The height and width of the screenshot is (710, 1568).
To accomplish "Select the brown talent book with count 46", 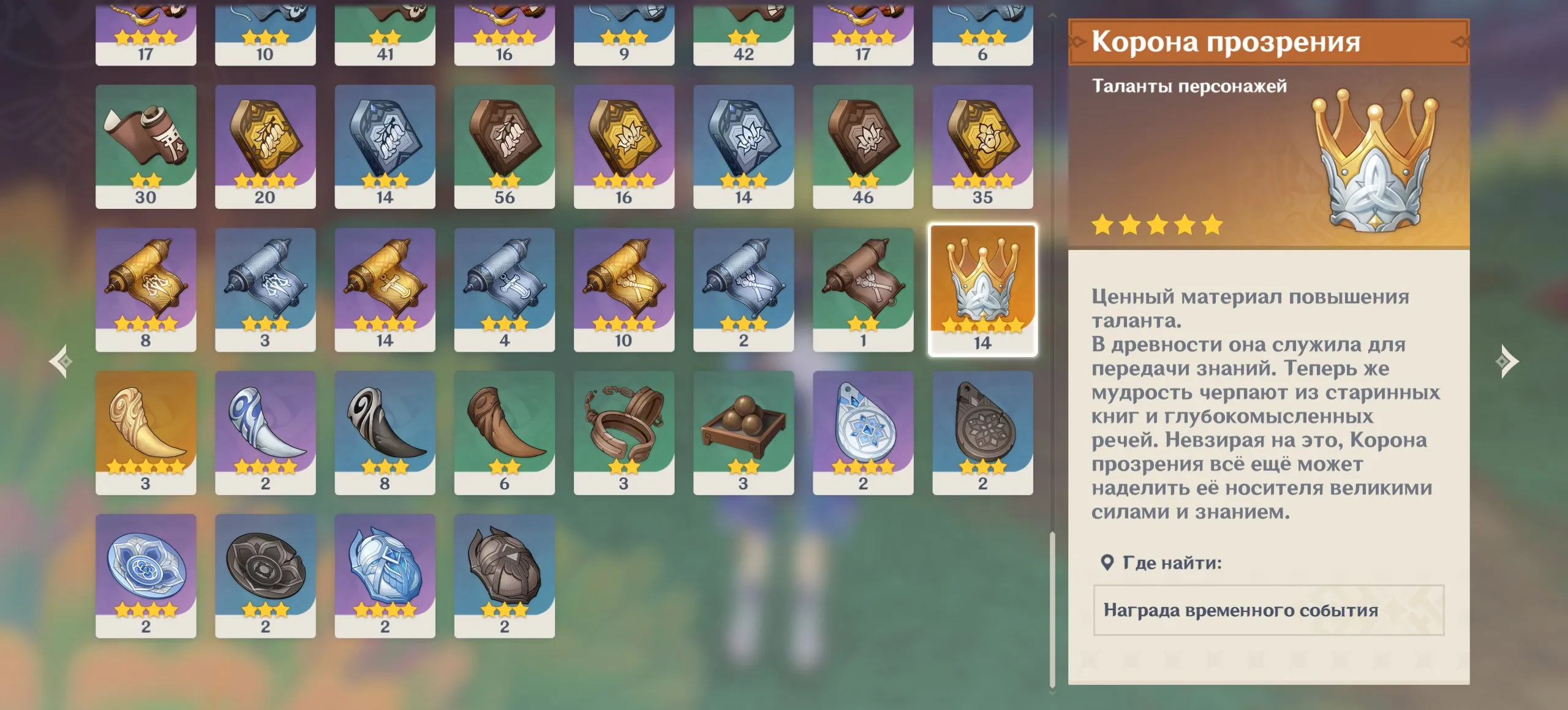I will [862, 146].
